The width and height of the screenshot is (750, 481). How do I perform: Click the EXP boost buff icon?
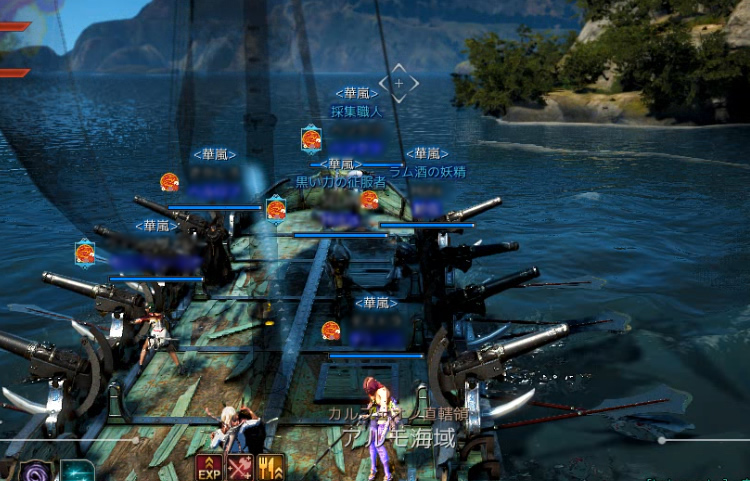209,468
